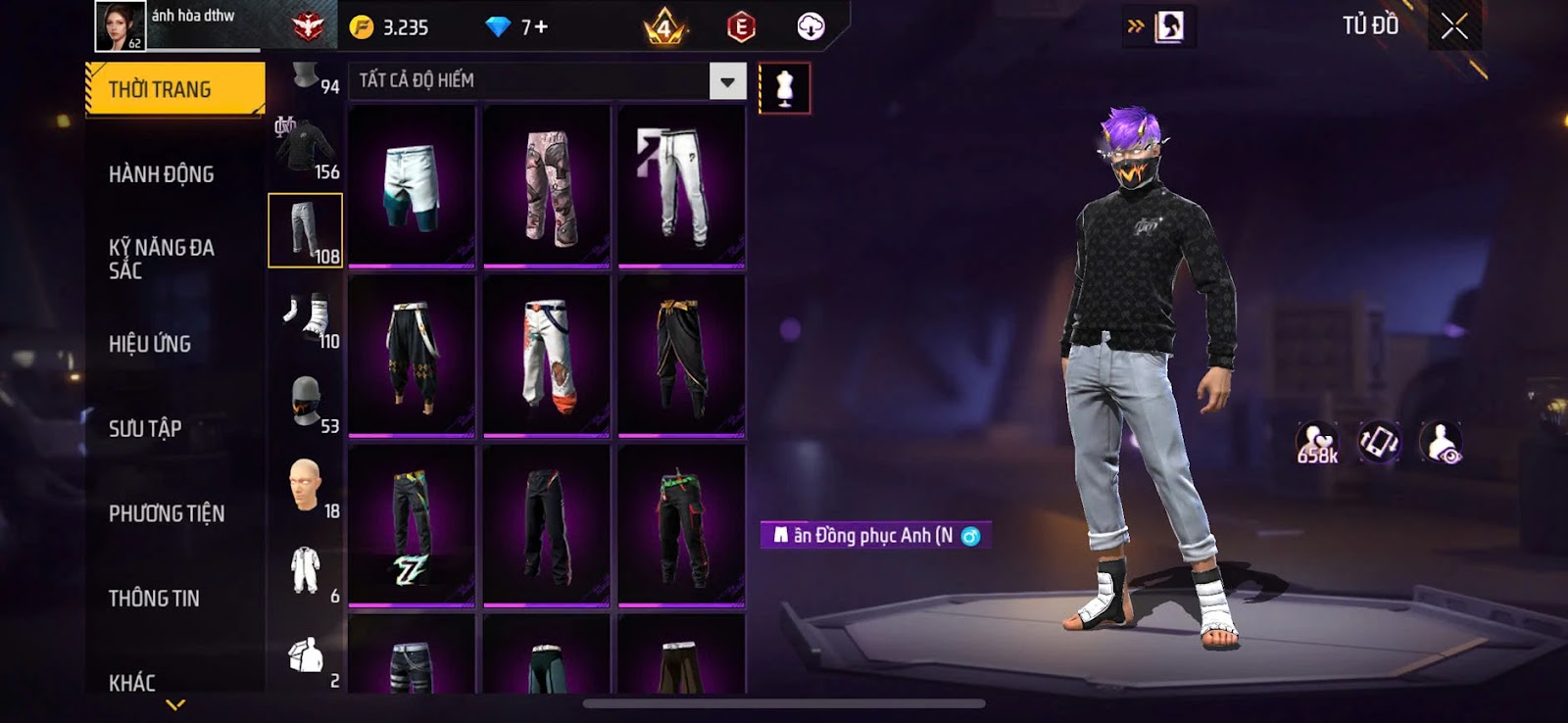Select the mask category with 53 items
The width and height of the screenshot is (1568, 723).
click(x=306, y=402)
